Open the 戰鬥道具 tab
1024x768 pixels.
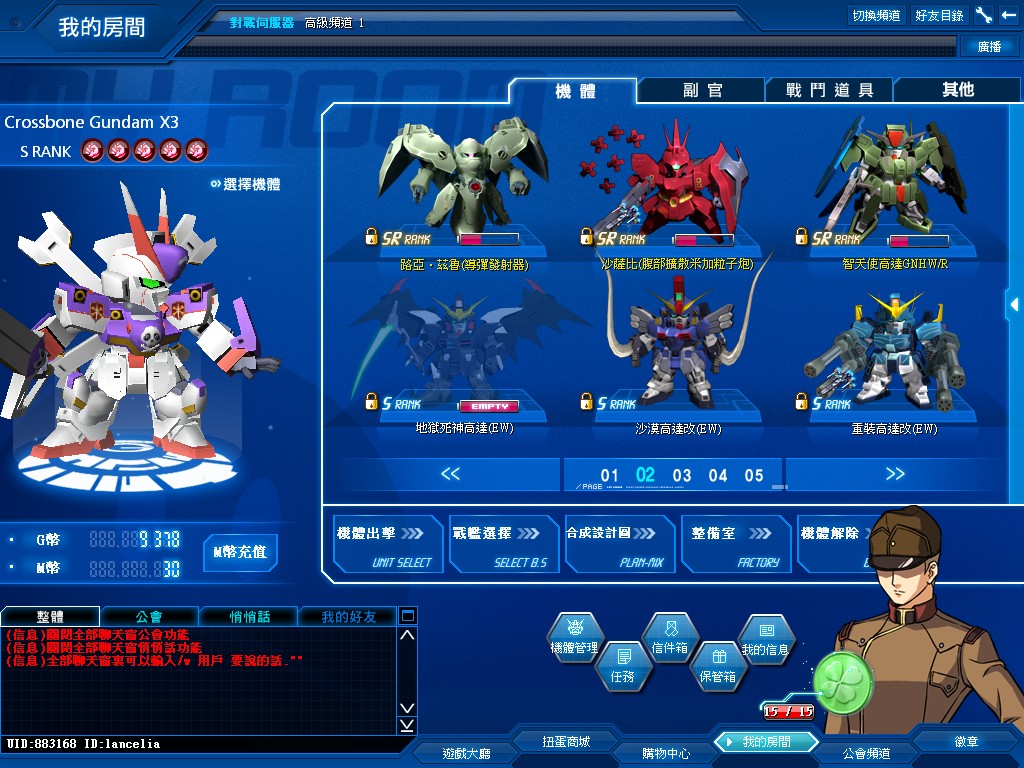pos(829,90)
